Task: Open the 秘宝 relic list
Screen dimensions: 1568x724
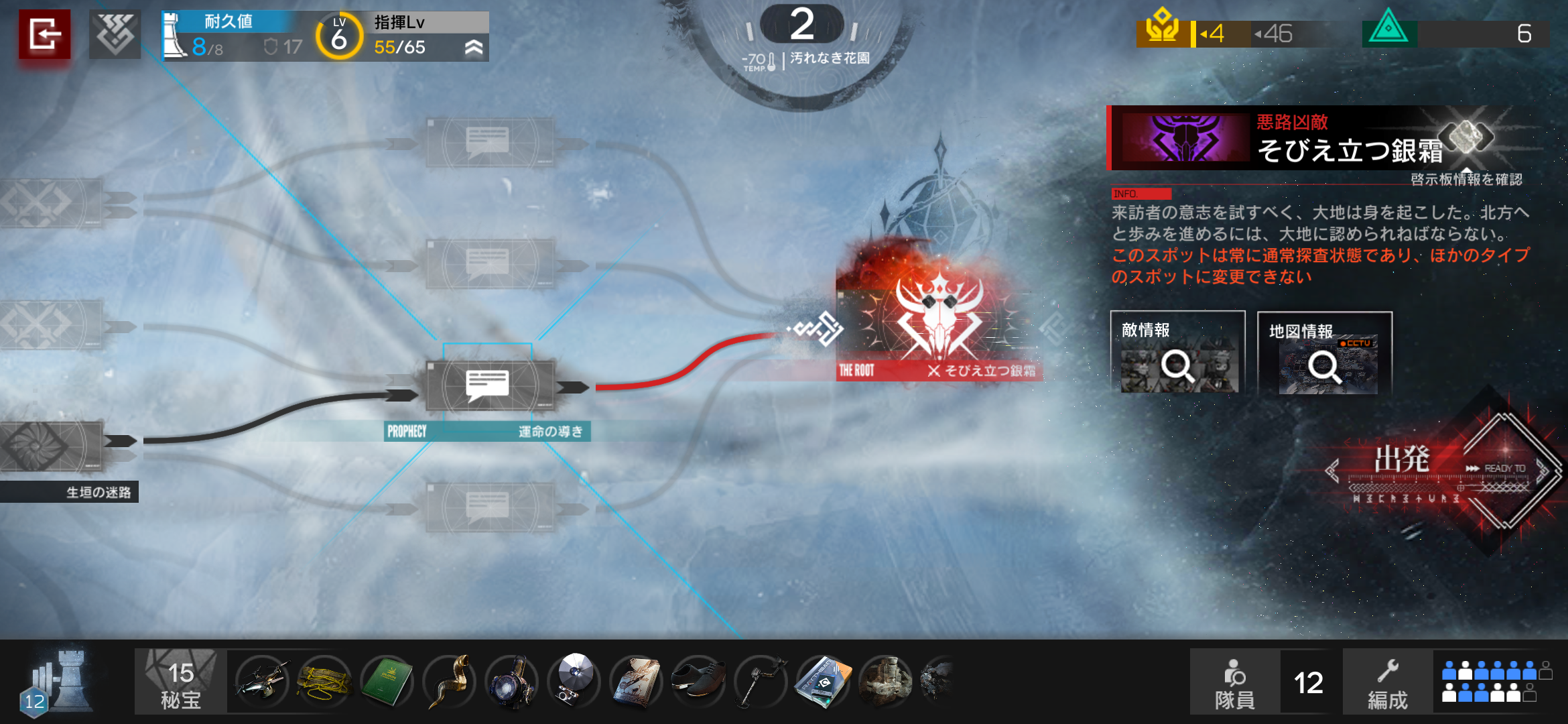Action: (x=180, y=682)
